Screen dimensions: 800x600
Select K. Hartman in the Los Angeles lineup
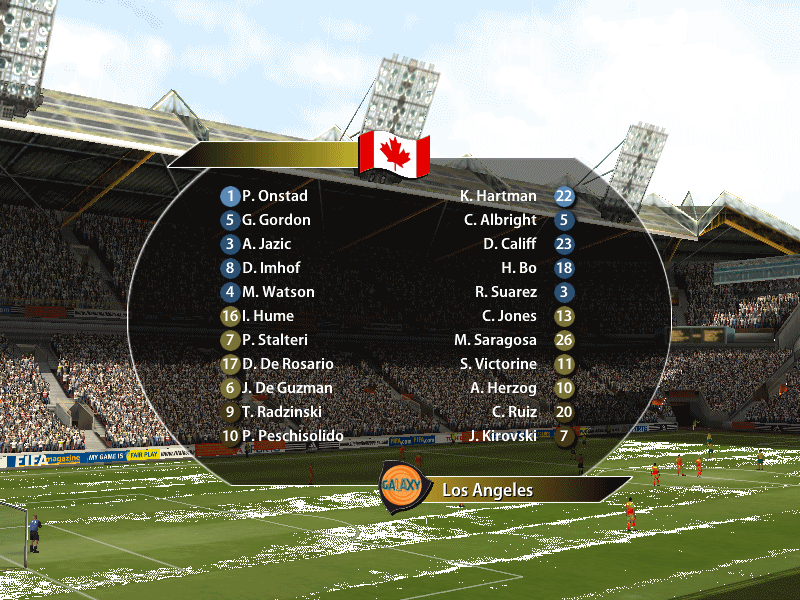(x=498, y=196)
